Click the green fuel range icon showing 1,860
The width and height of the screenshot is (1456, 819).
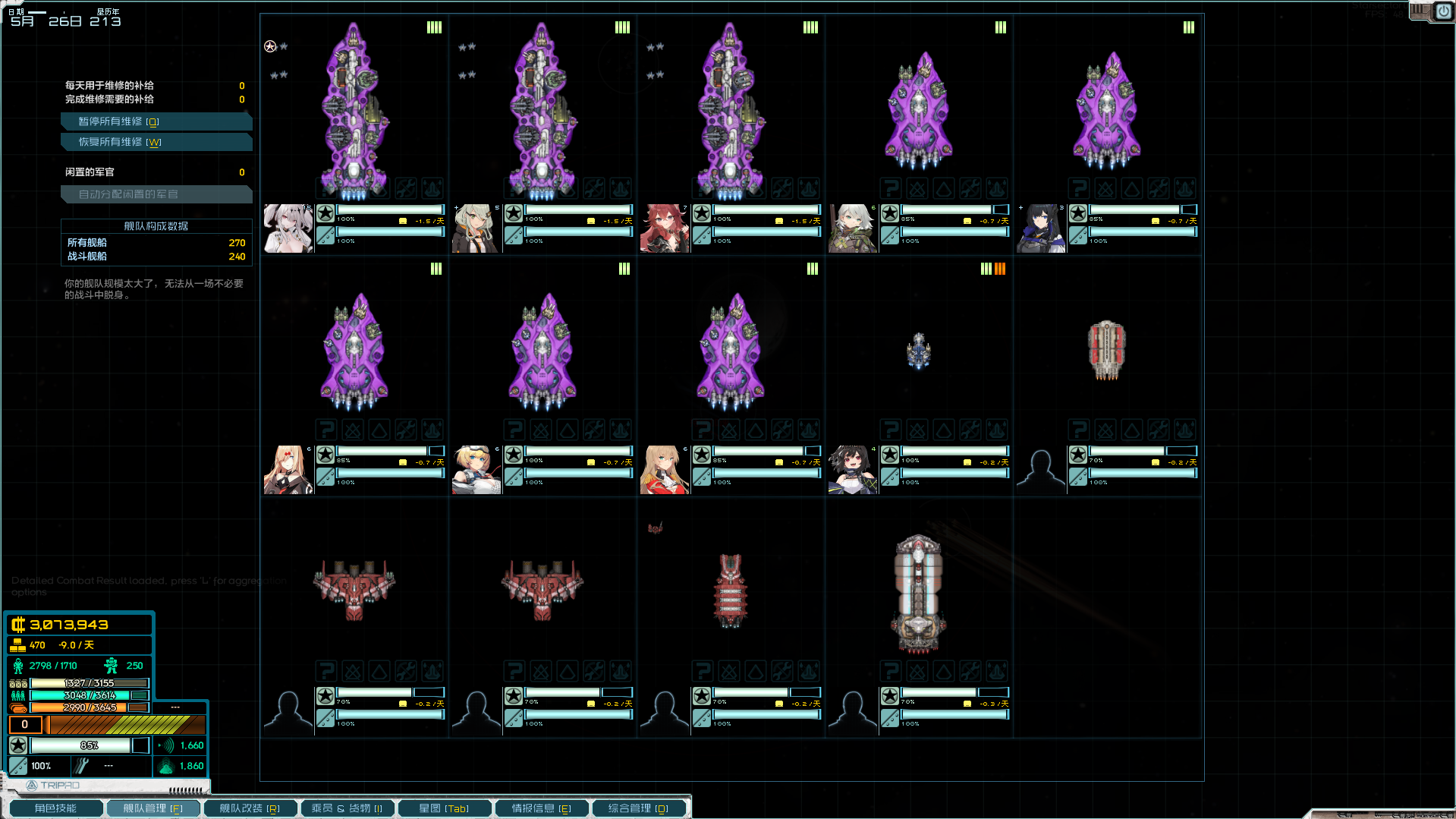[166, 766]
